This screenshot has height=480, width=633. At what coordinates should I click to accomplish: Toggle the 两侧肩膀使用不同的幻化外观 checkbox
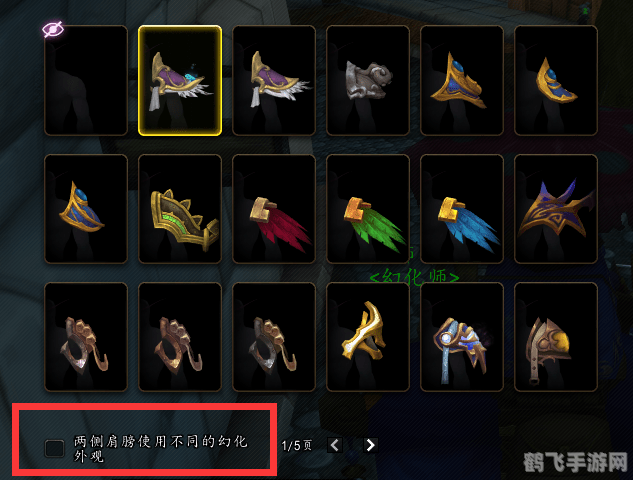[x=55, y=448]
